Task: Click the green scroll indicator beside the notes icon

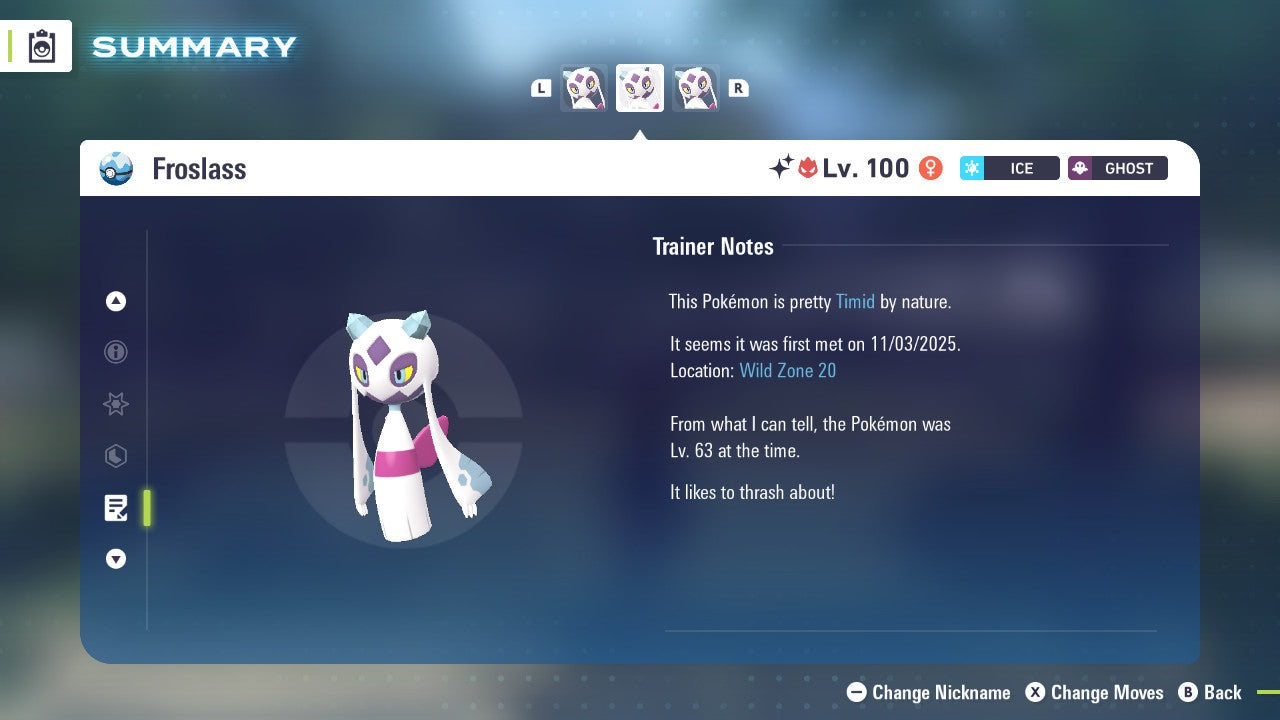Action: (145, 508)
